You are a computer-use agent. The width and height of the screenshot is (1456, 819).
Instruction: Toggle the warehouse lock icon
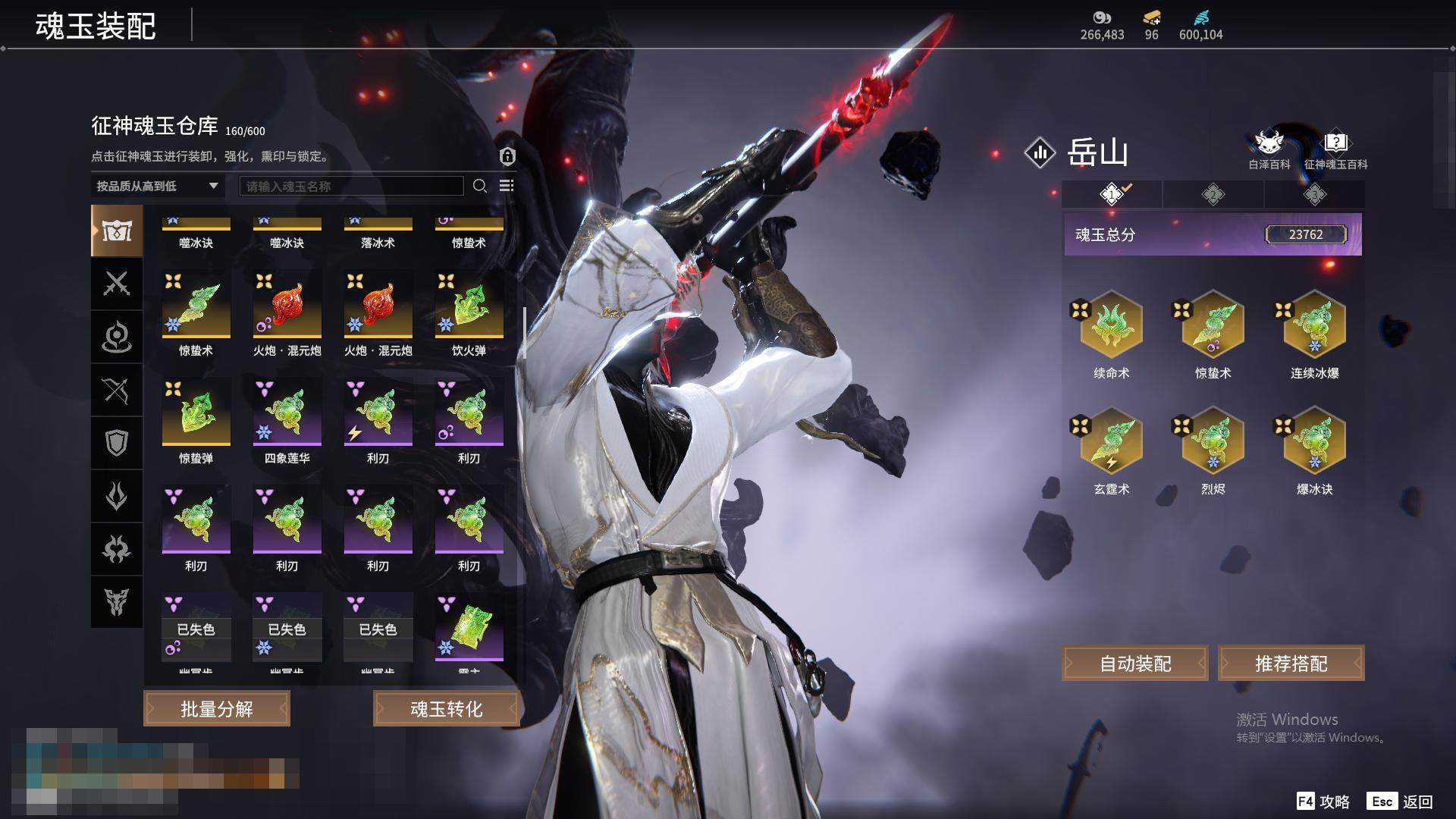507,156
